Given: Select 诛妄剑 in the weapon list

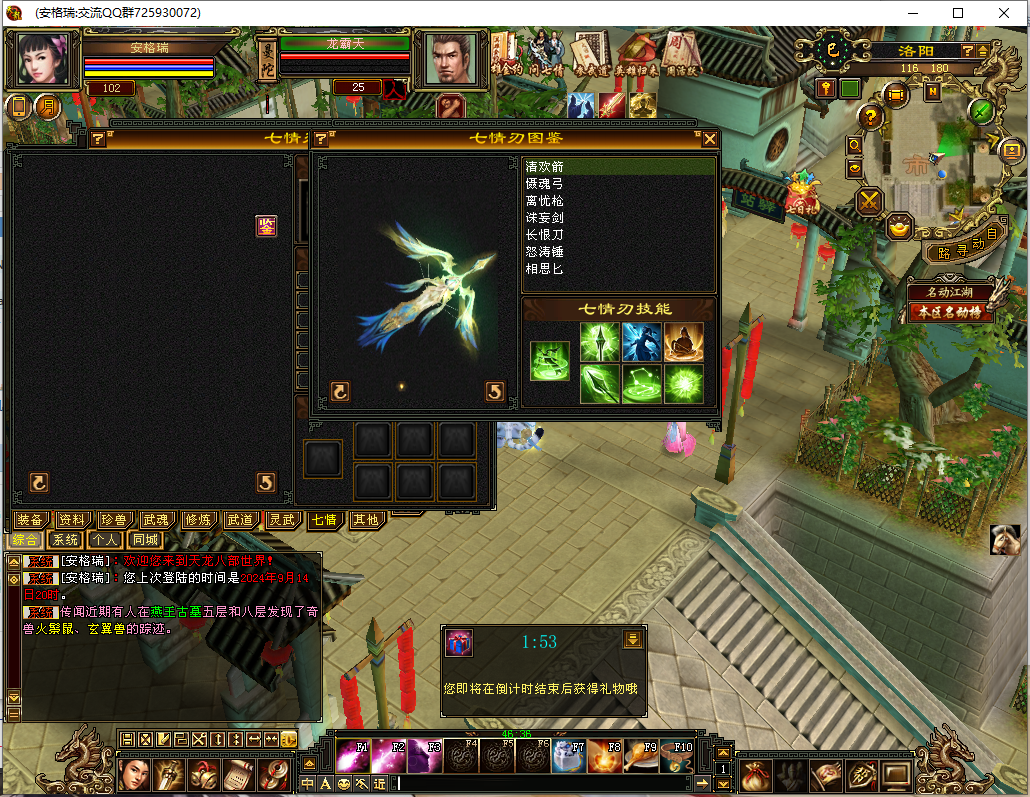Looking at the screenshot, I should pos(545,218).
